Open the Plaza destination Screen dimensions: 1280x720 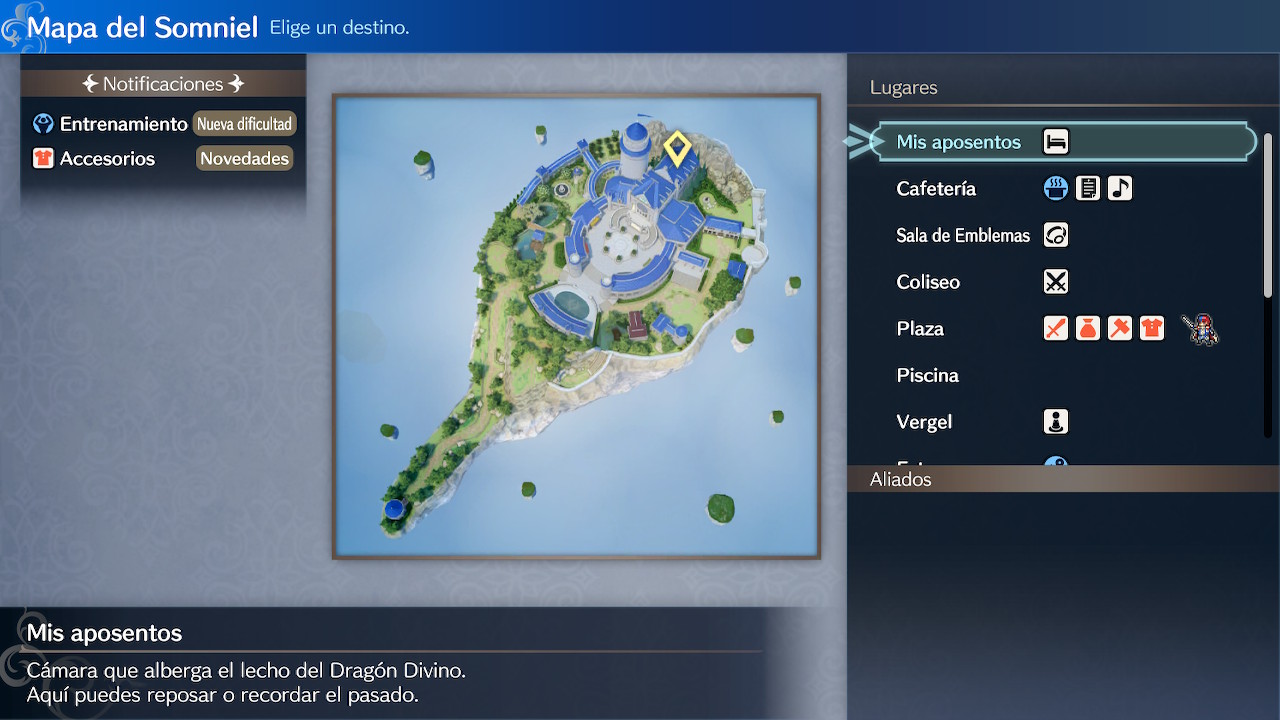tap(920, 329)
